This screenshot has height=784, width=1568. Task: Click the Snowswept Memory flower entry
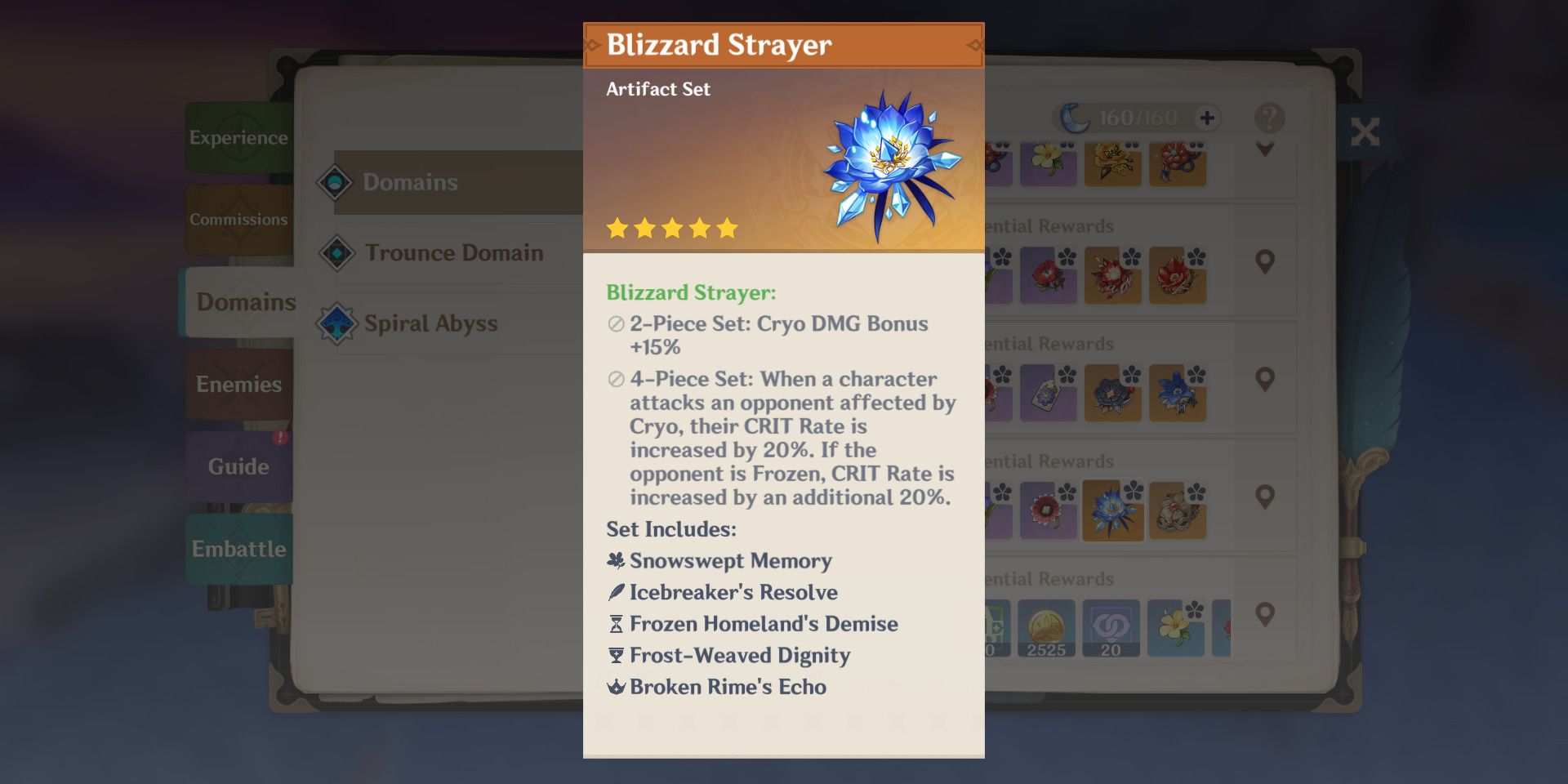pos(729,561)
